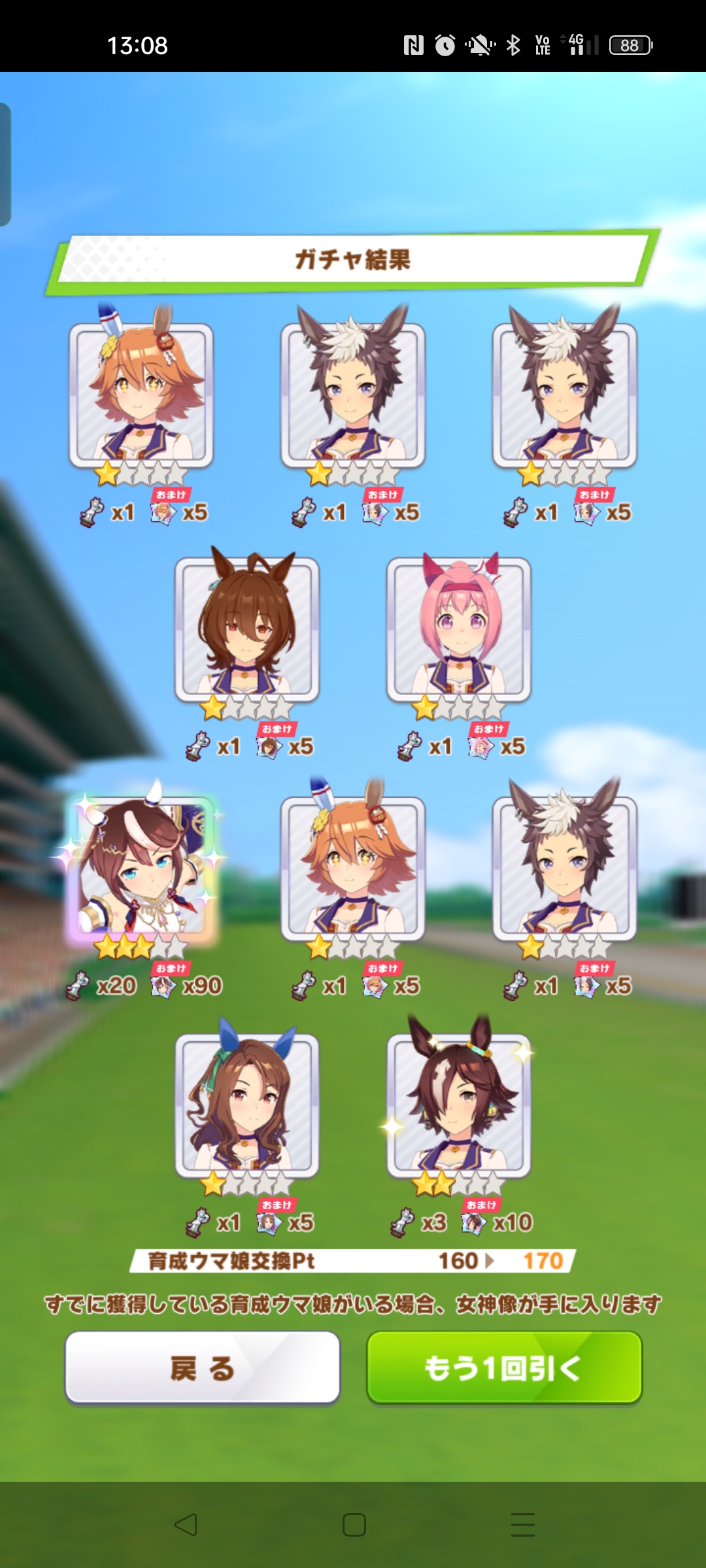Pull again with the green もう1回引く button

pyautogui.click(x=504, y=1367)
